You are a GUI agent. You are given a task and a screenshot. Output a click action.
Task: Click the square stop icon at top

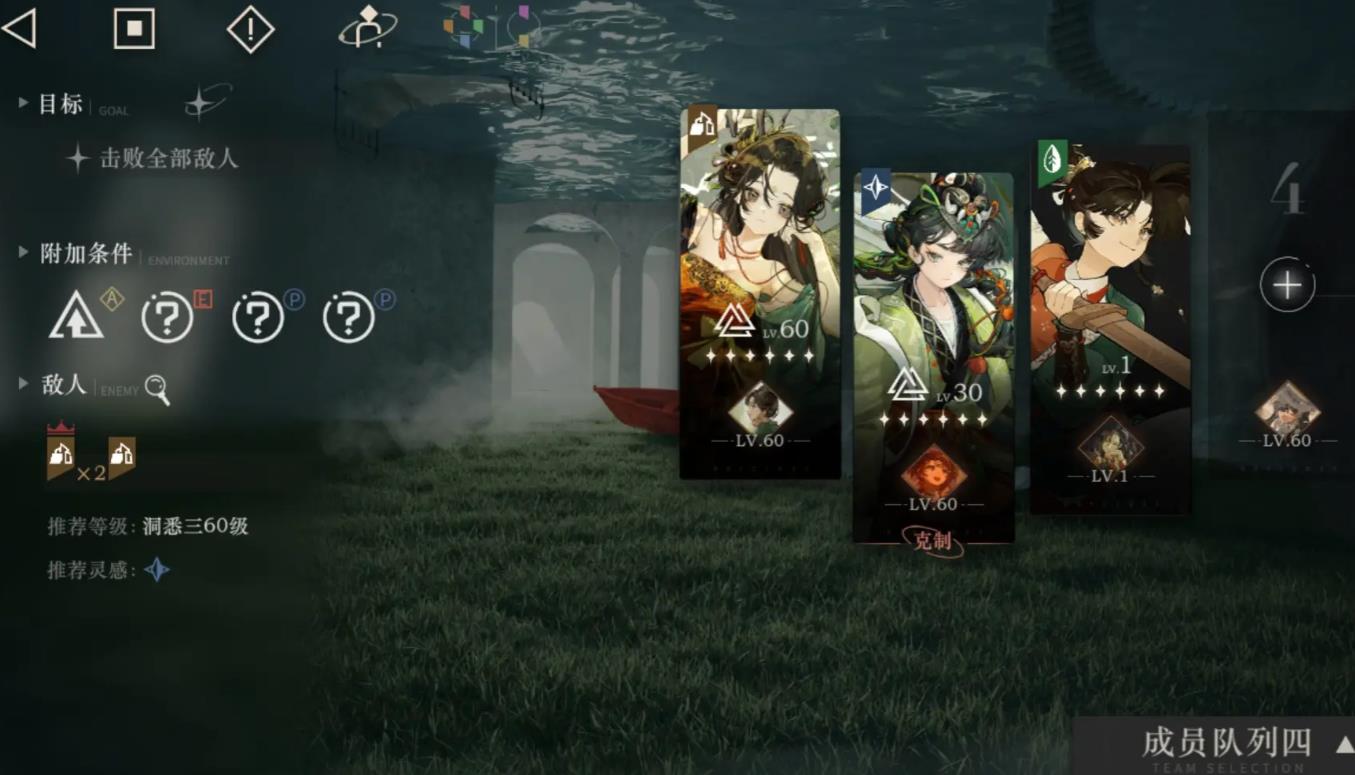[x=134, y=29]
